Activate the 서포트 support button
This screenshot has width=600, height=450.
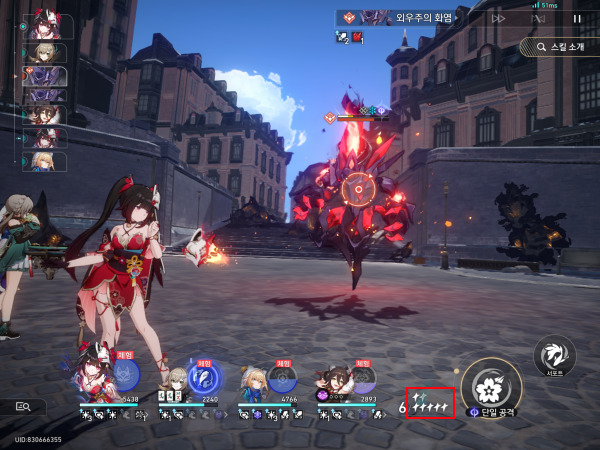point(554,356)
